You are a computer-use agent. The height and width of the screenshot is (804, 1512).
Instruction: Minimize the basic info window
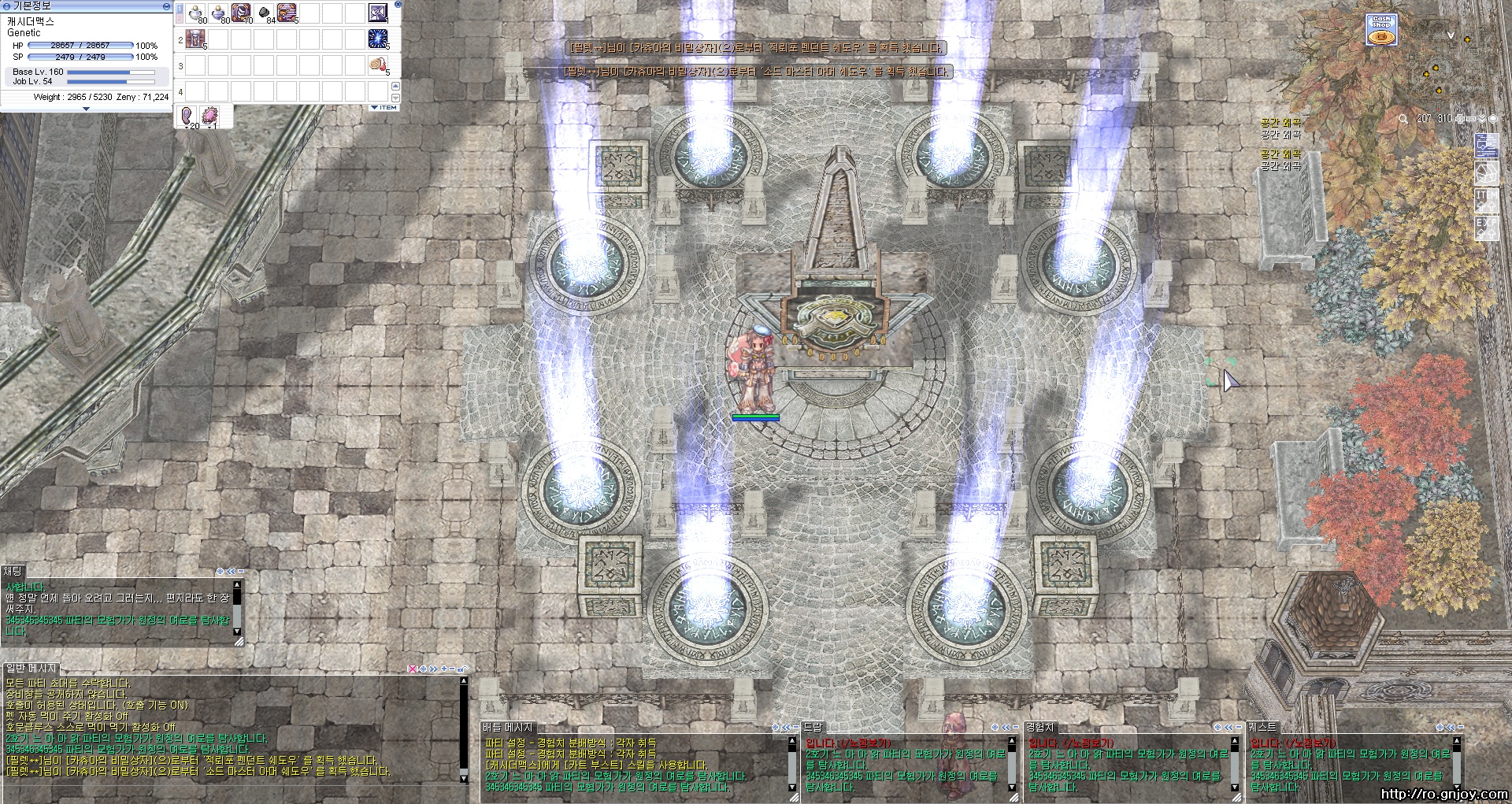tap(165, 6)
